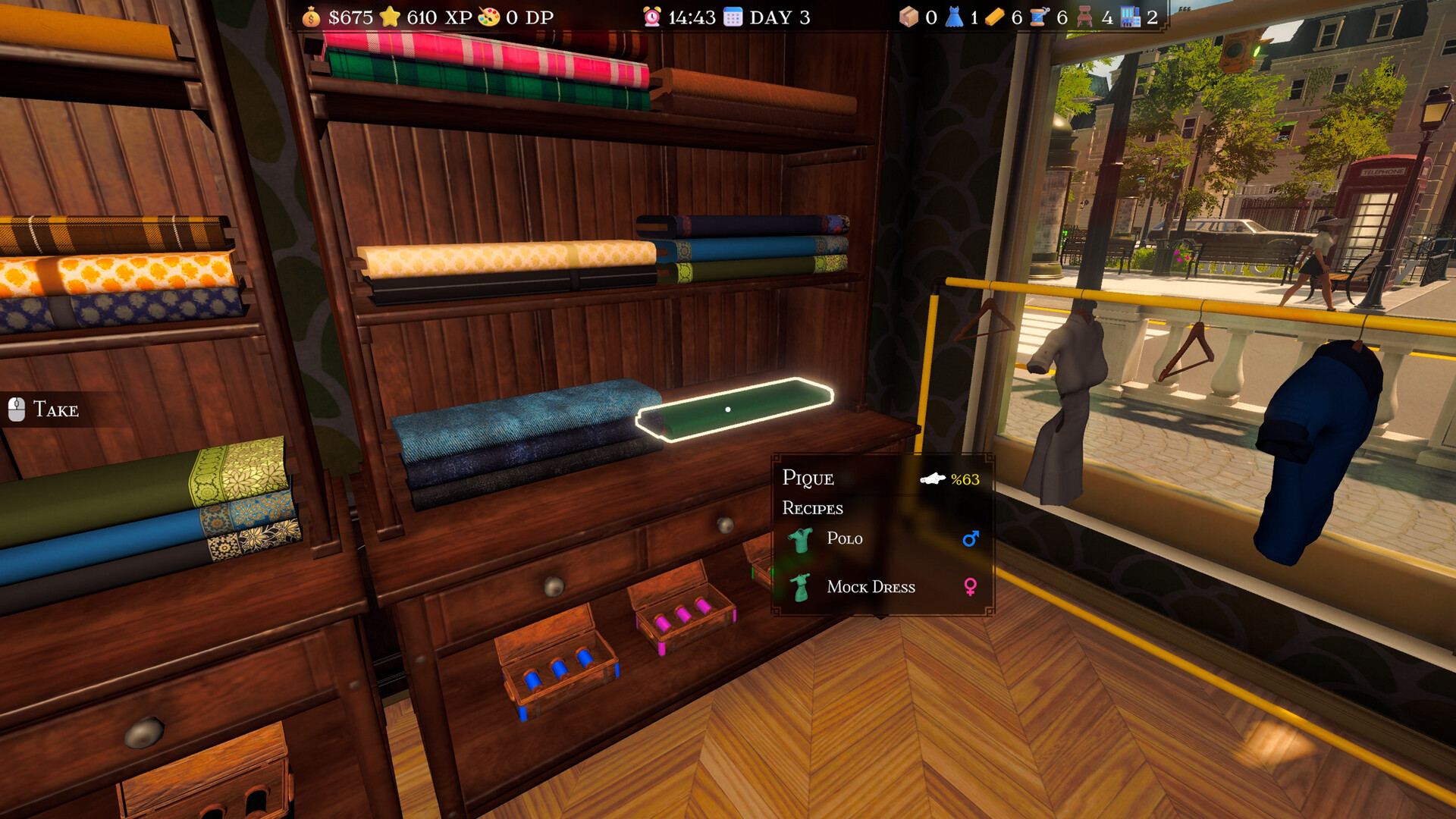This screenshot has height=819, width=1456.
Task: Select the fabric bolt icon showing 6
Action: (x=995, y=15)
